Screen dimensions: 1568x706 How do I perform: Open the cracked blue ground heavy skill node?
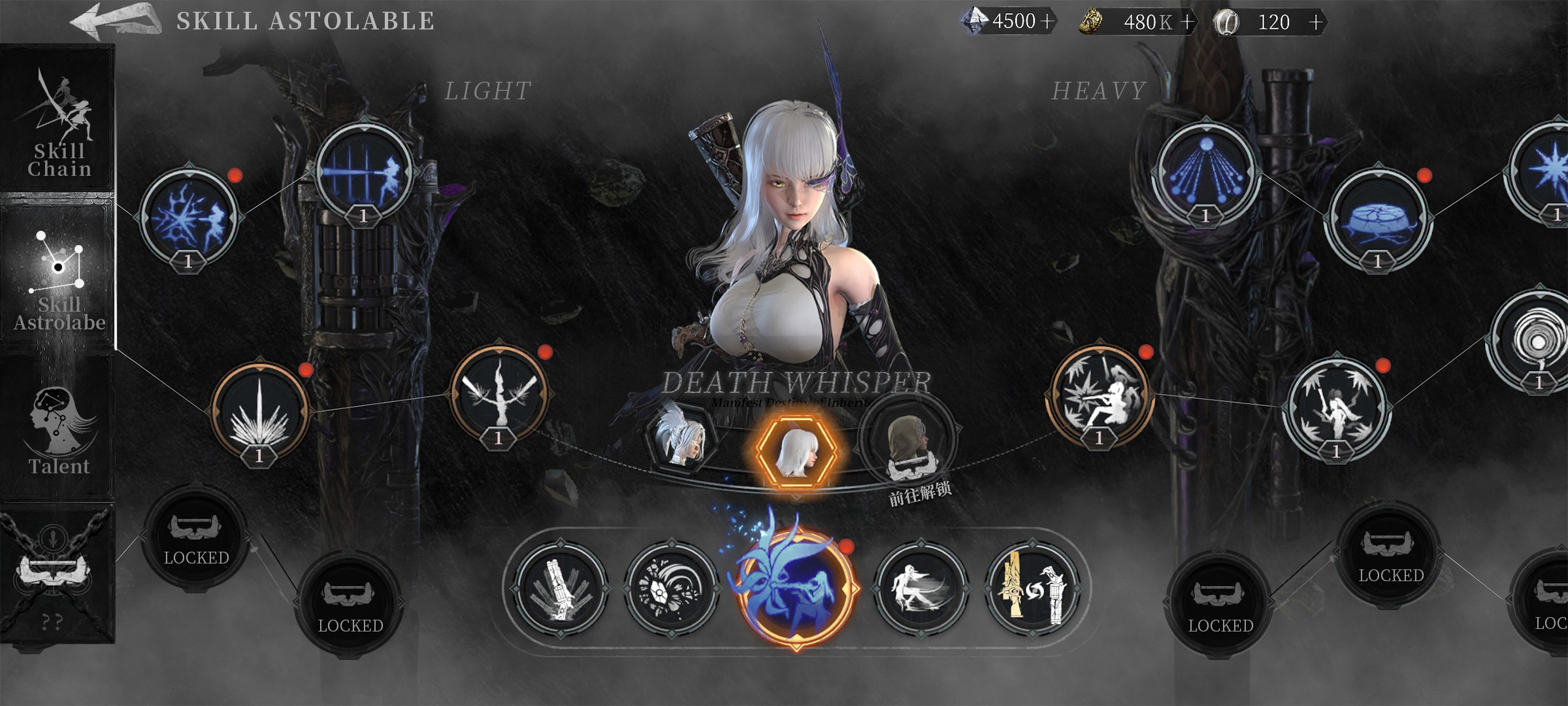pos(1379,219)
